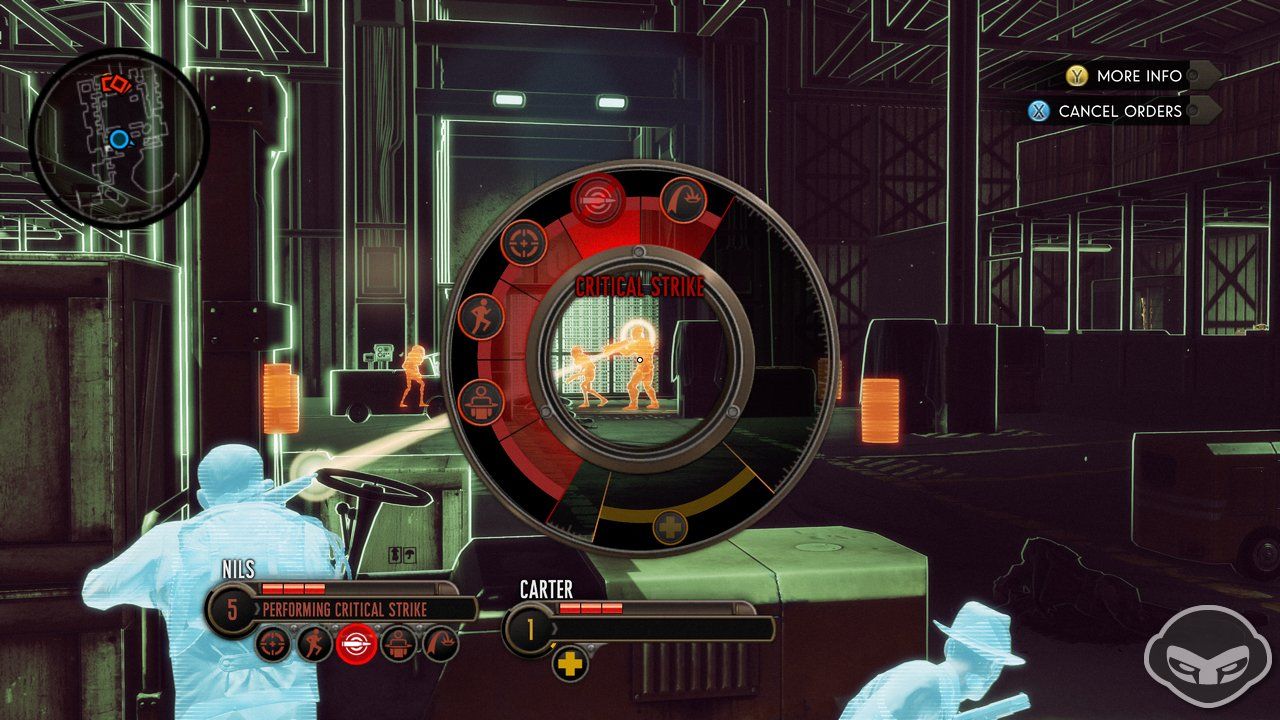Choose the sprint/move ability icon
Viewport: 1280px width, 720px height.
481,316
